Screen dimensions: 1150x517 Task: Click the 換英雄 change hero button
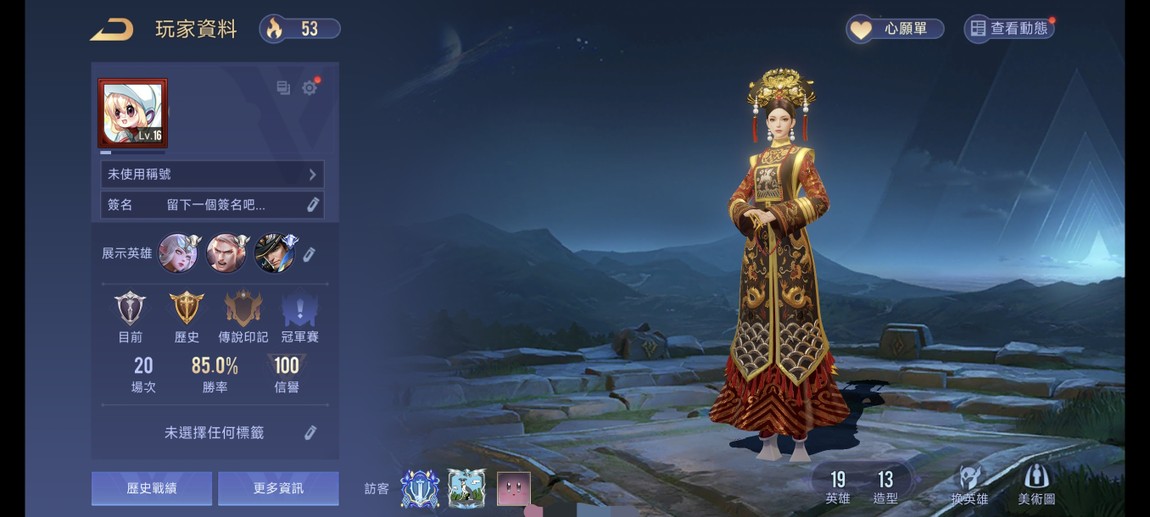[x=969, y=485]
